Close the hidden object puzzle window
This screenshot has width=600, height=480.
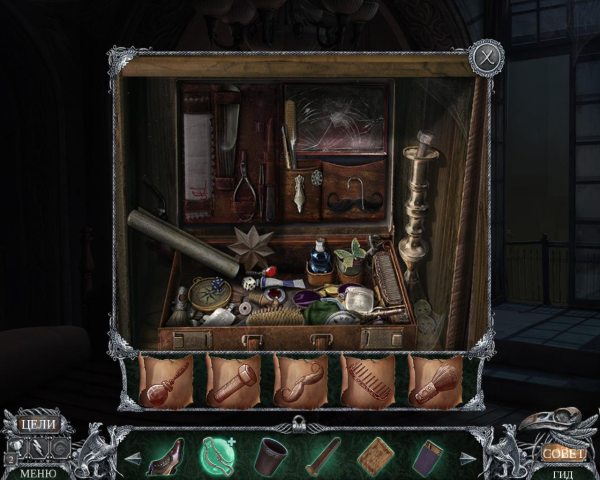486,54
